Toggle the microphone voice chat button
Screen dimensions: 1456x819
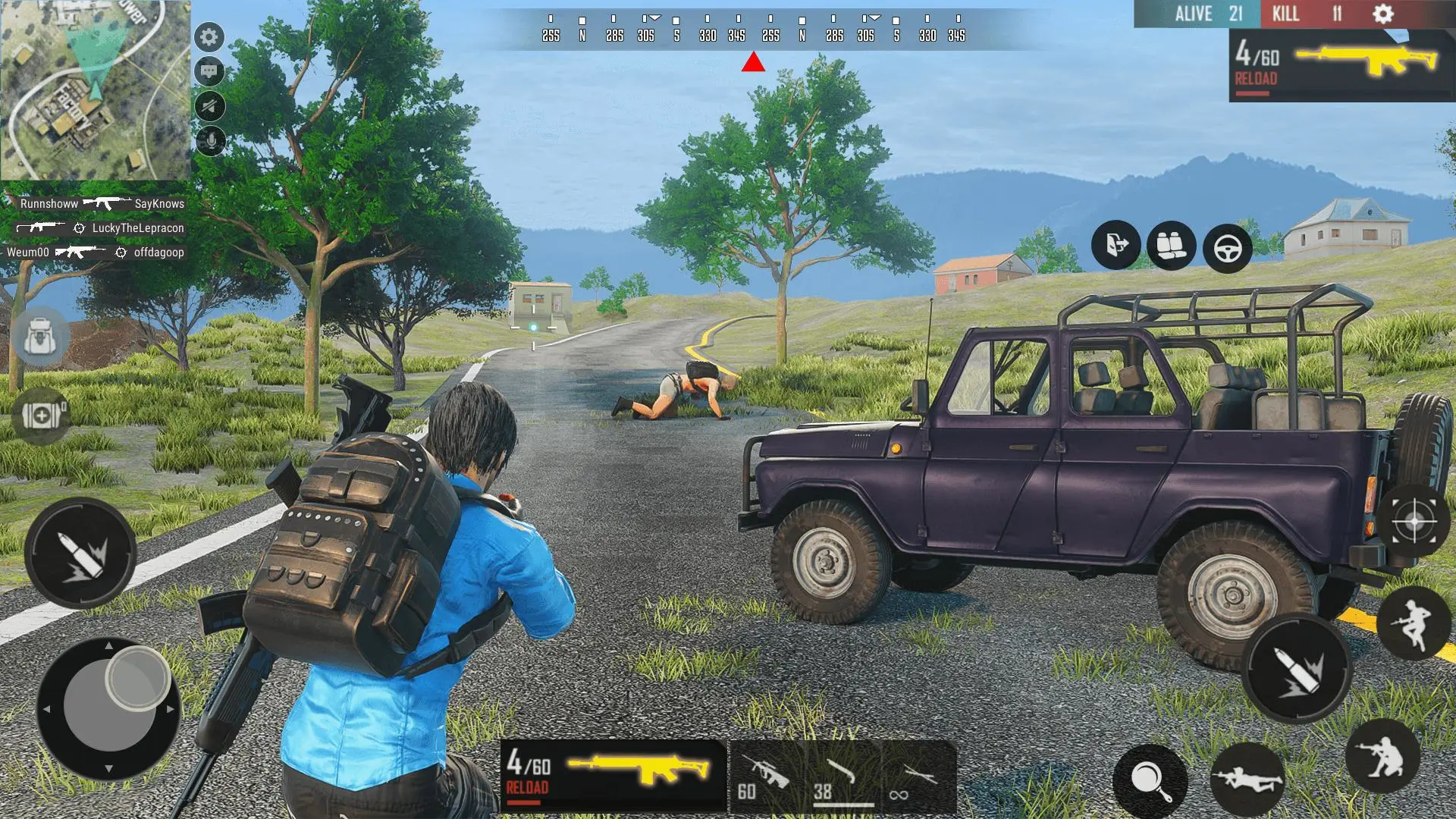coord(209,140)
